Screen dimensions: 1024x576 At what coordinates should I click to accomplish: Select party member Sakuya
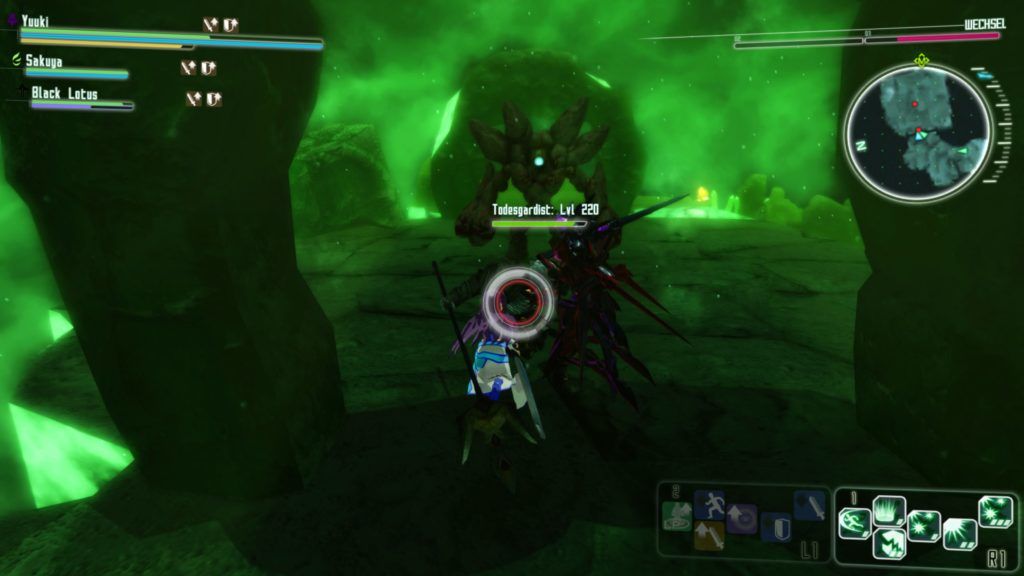44,61
